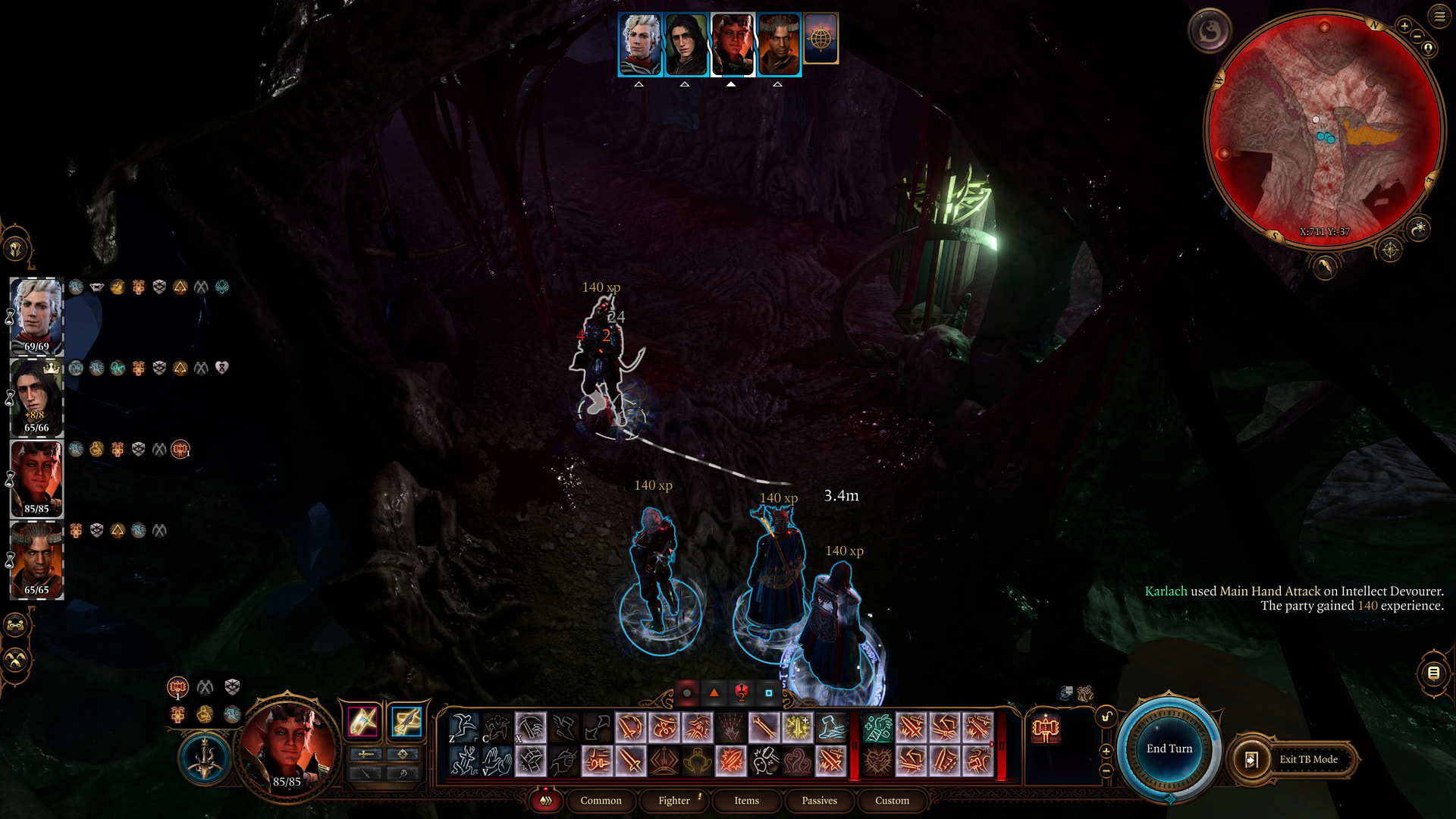This screenshot has height=819, width=1456.
Task: Toggle the hotbar lock
Action: click(1106, 717)
